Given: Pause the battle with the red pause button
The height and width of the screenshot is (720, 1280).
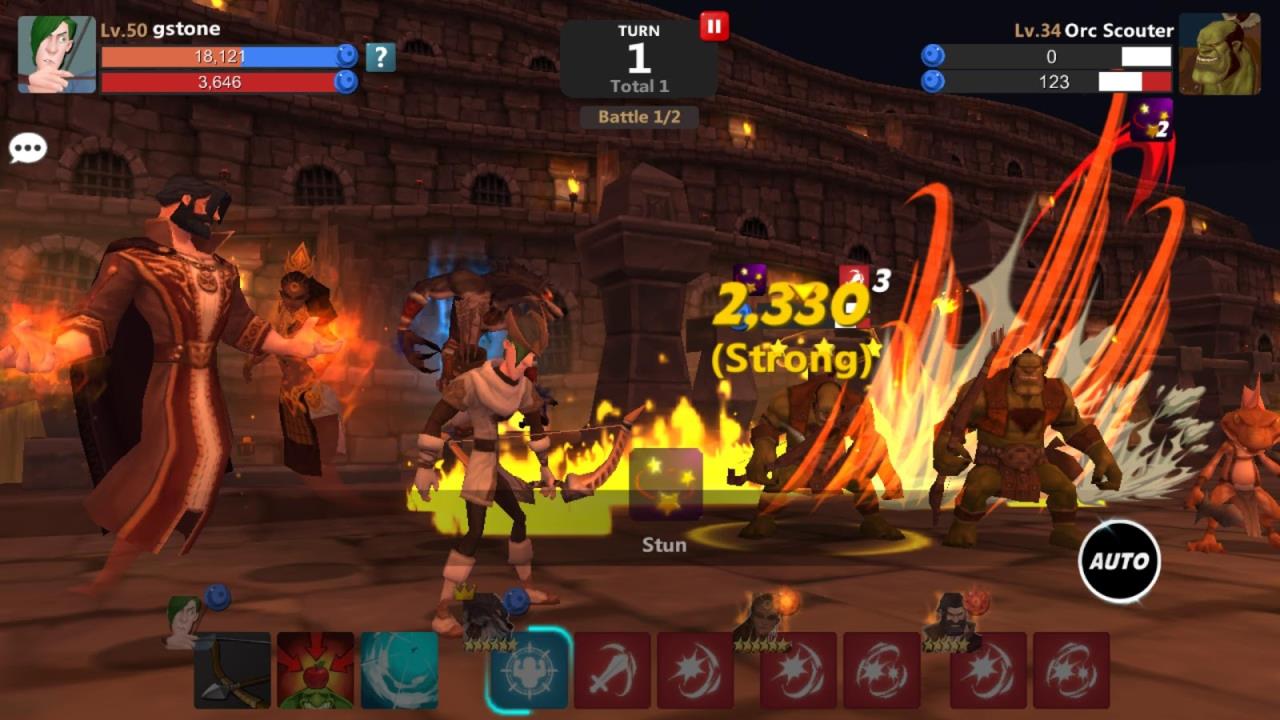Looking at the screenshot, I should [x=713, y=26].
